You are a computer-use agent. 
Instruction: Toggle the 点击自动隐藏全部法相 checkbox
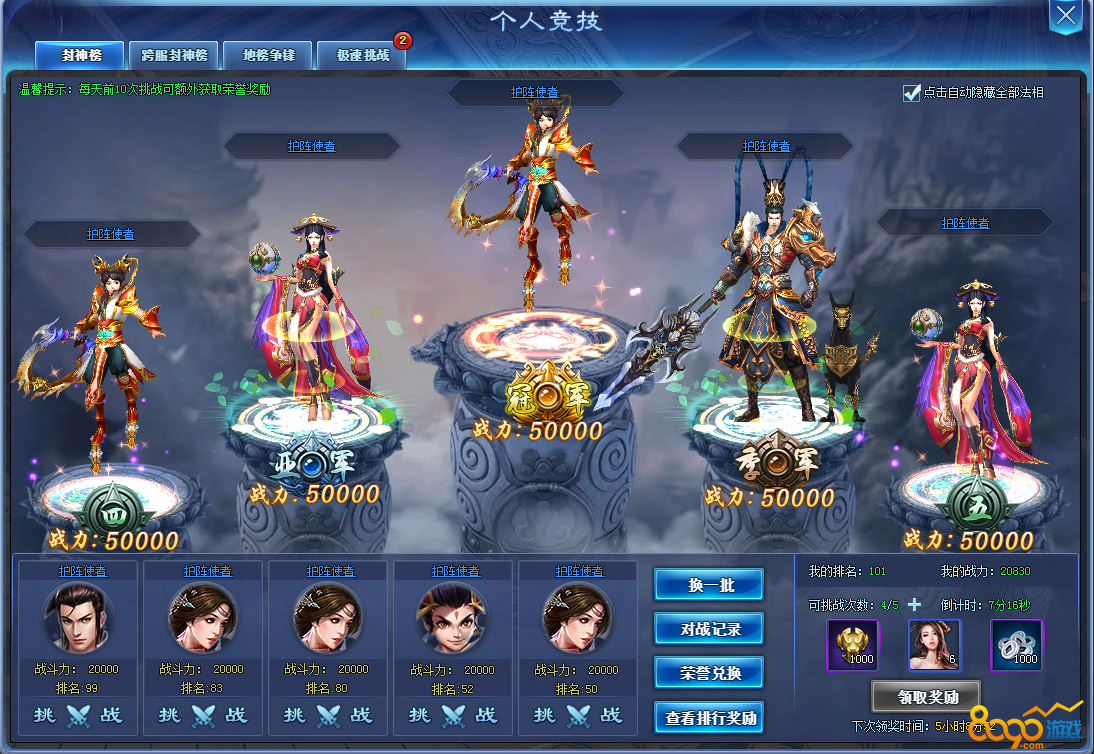911,93
